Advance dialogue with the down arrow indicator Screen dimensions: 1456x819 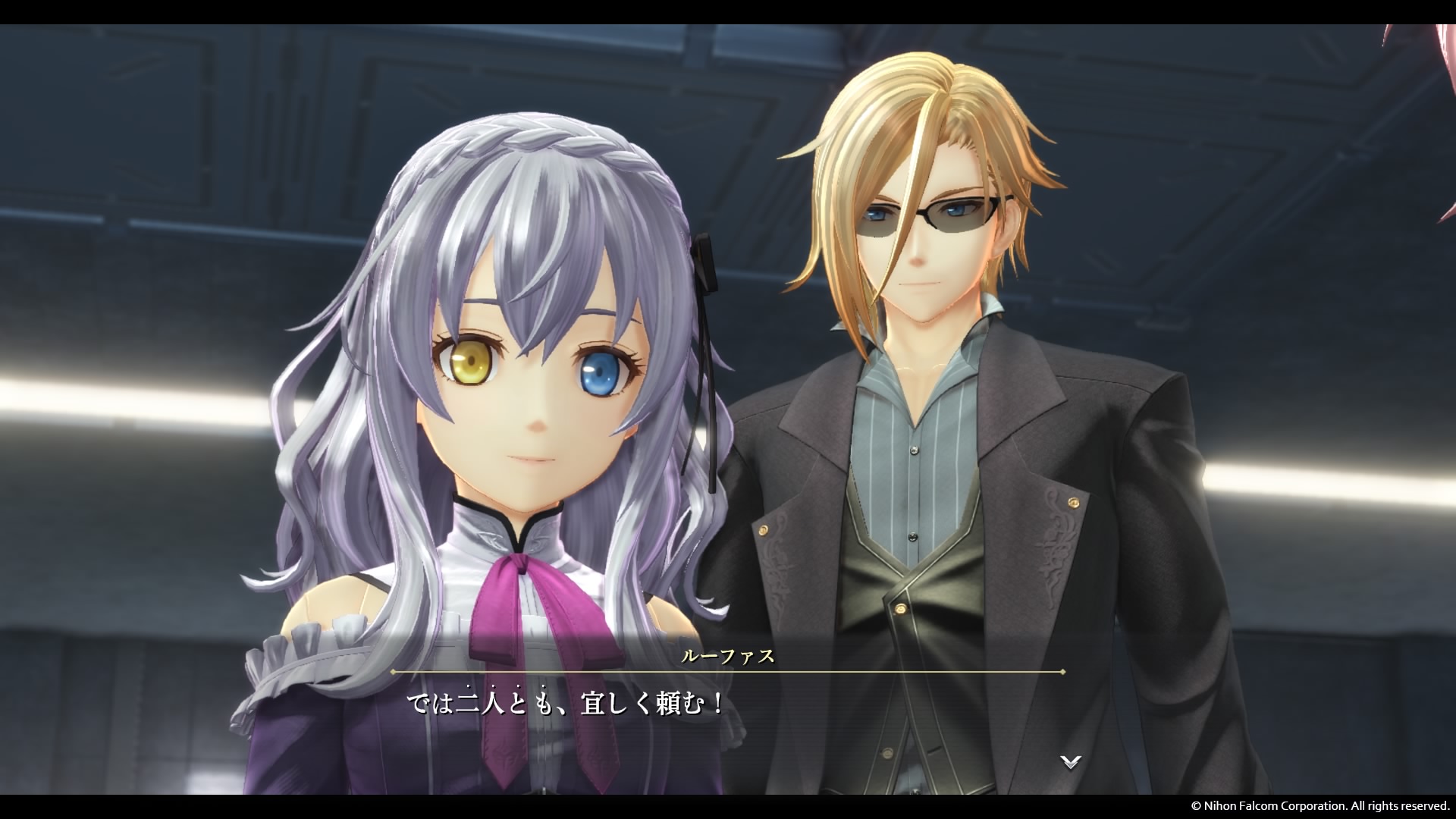(1070, 761)
